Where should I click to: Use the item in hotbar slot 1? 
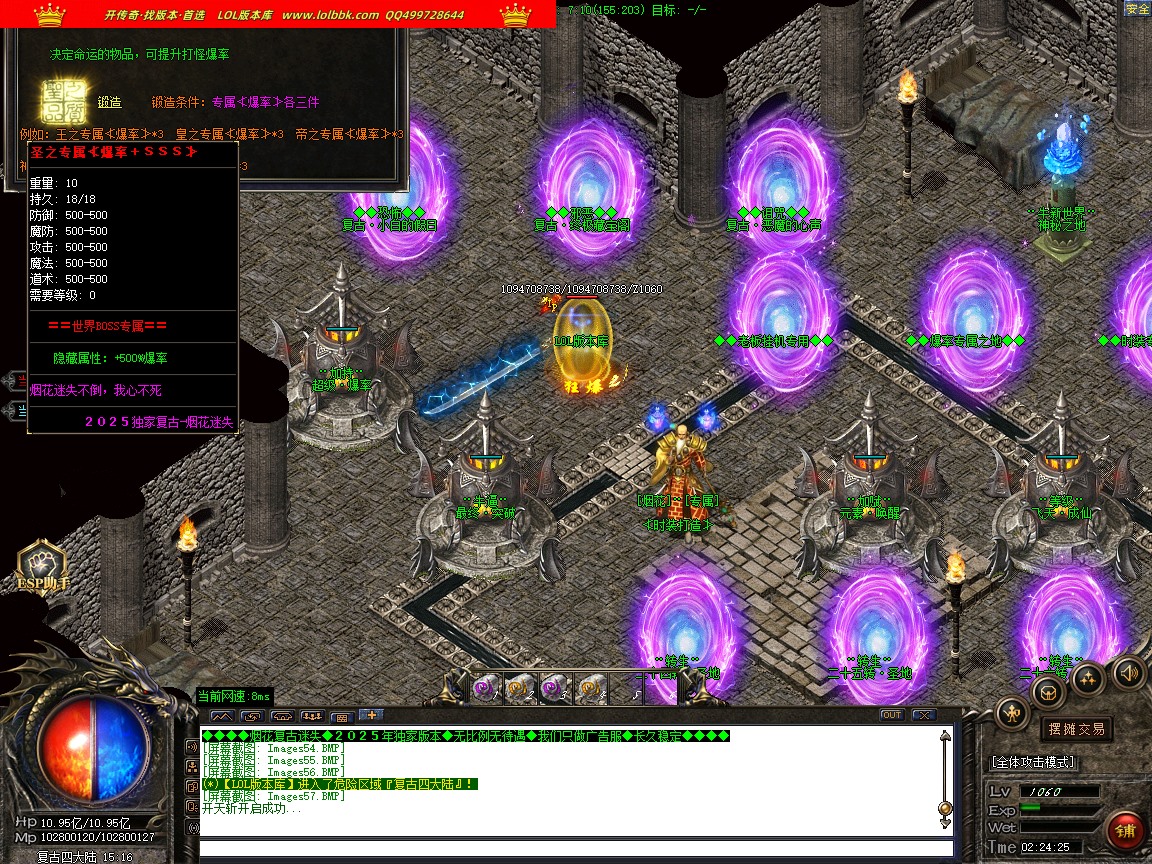[x=487, y=688]
